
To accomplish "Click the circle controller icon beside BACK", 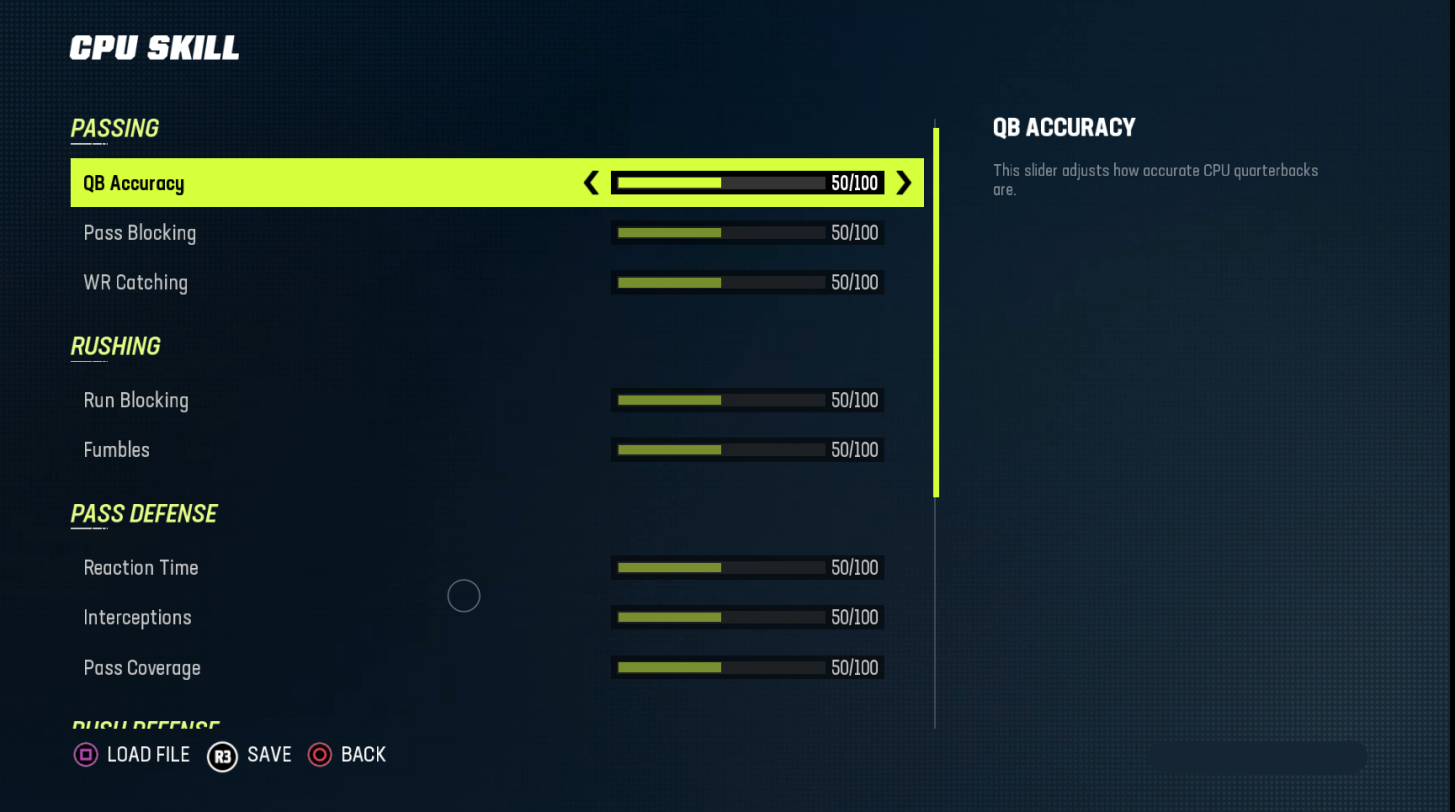I will pos(320,755).
